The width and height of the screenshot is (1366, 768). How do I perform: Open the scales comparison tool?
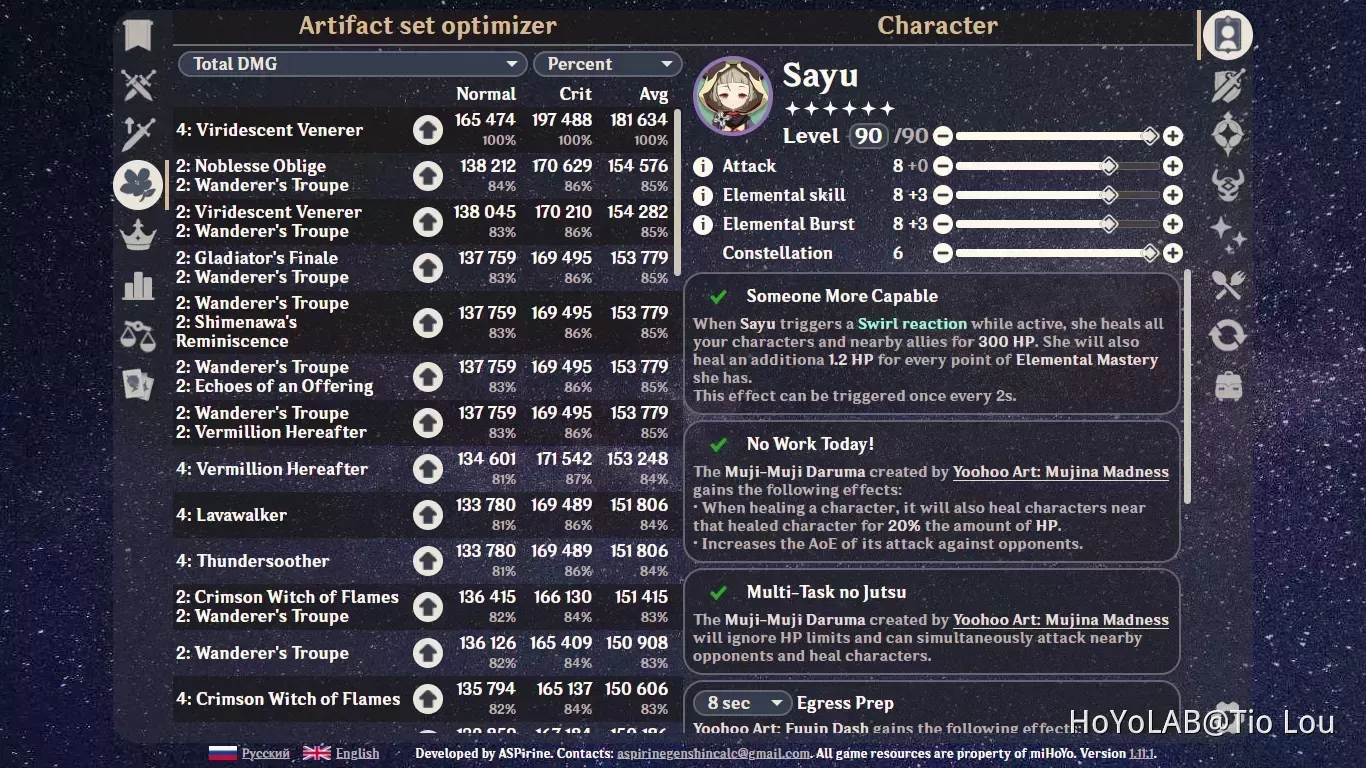(137, 335)
